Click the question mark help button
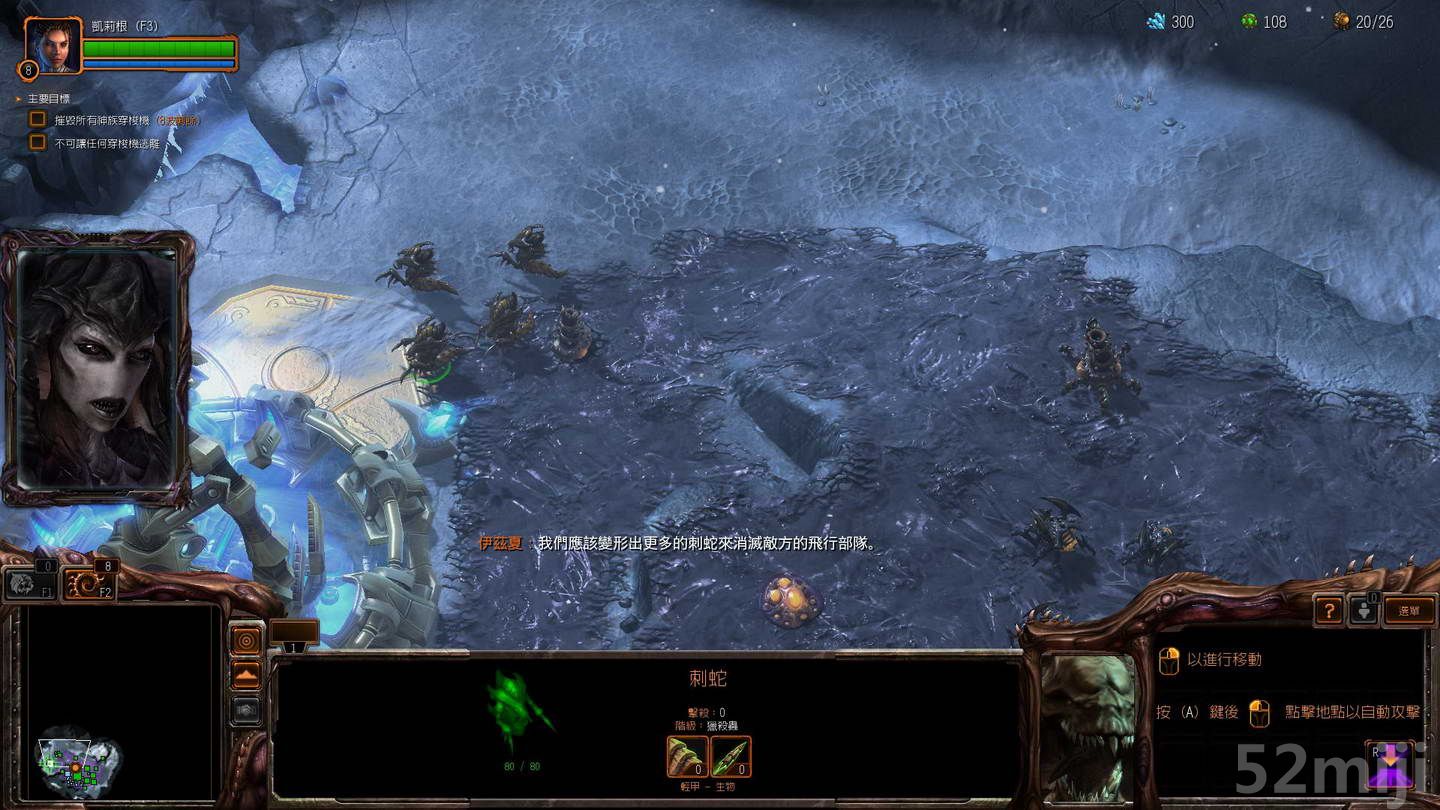The width and height of the screenshot is (1440, 810). 1328,611
